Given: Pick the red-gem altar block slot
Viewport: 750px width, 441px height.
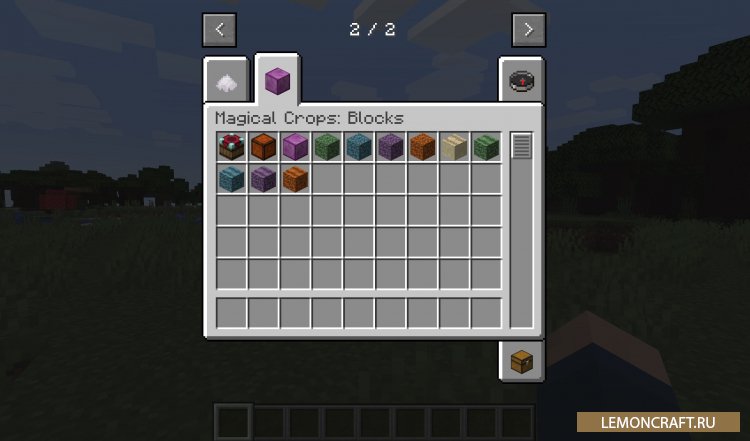Looking at the screenshot, I should (x=232, y=147).
